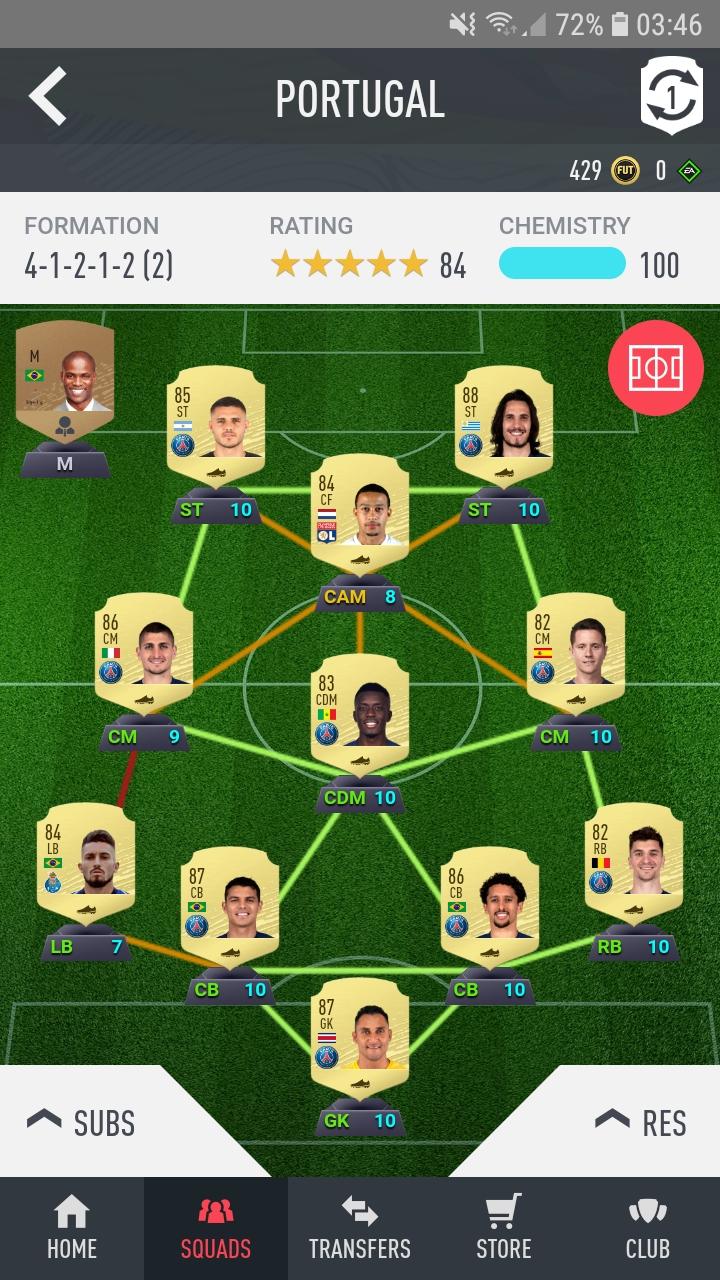This screenshot has width=720, height=1280.
Task: Select the 82-rated CM card
Action: coord(575,648)
